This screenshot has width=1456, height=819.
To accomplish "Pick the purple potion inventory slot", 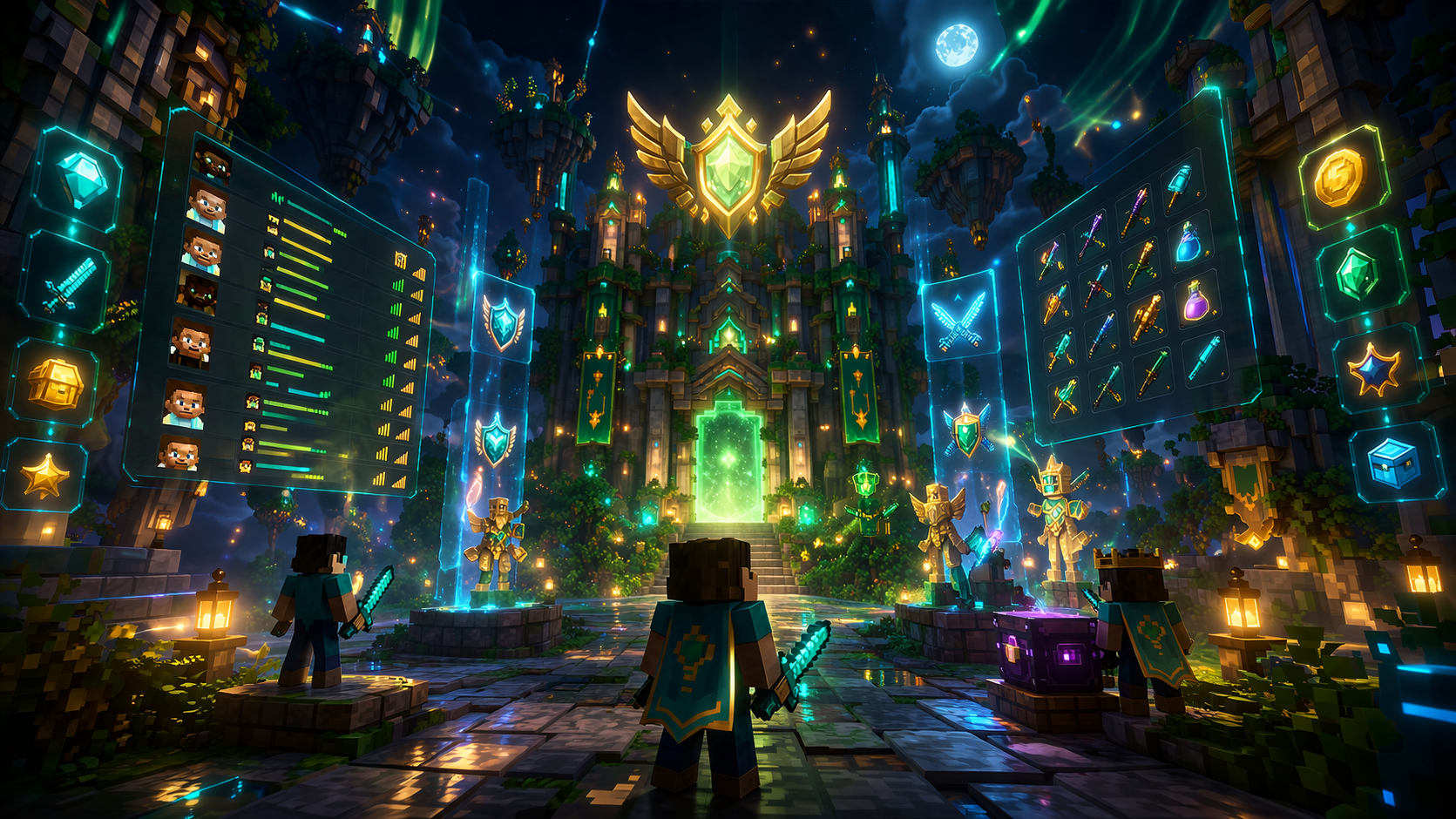I will (1196, 301).
